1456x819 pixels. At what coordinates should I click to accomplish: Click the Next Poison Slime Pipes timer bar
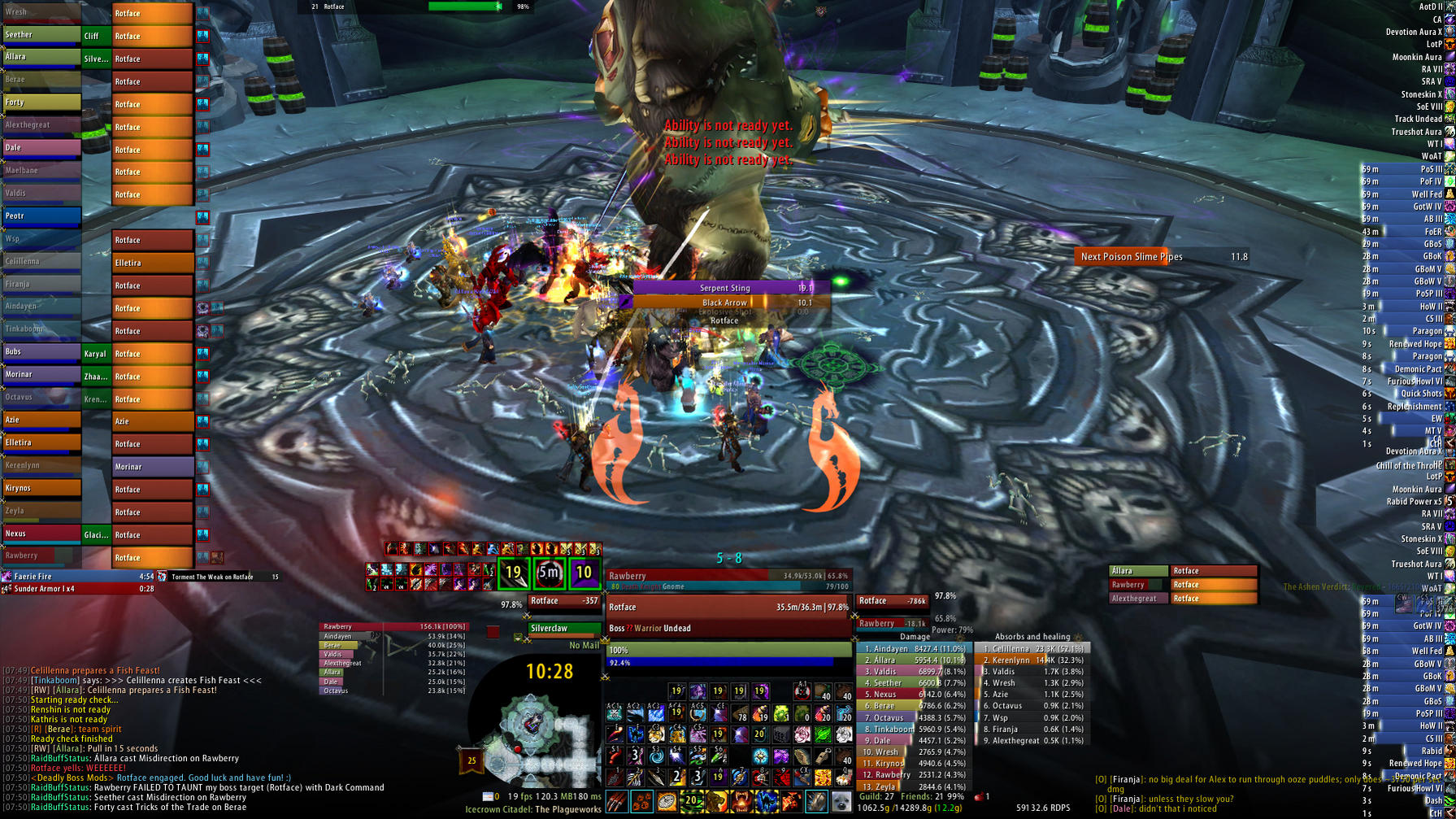[1163, 257]
